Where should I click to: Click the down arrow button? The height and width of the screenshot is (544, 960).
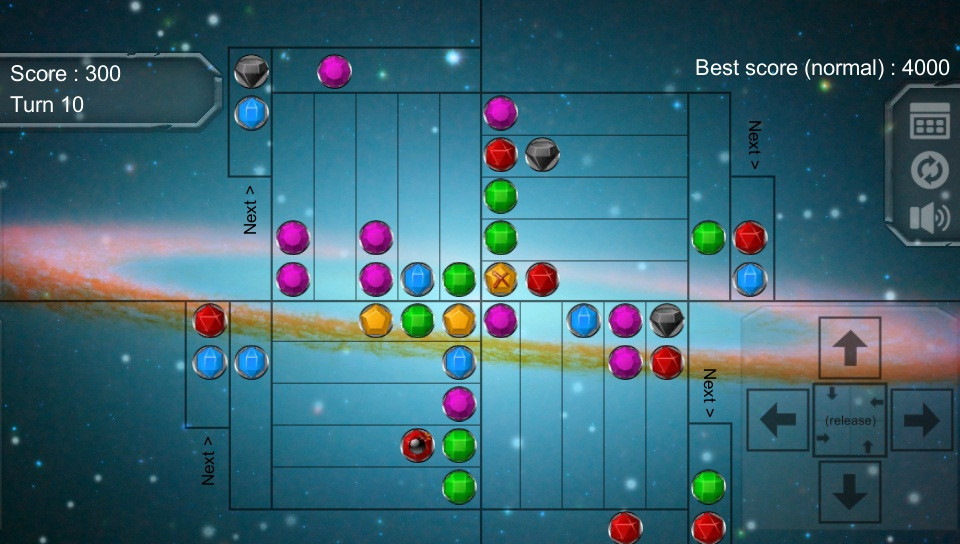(x=850, y=492)
